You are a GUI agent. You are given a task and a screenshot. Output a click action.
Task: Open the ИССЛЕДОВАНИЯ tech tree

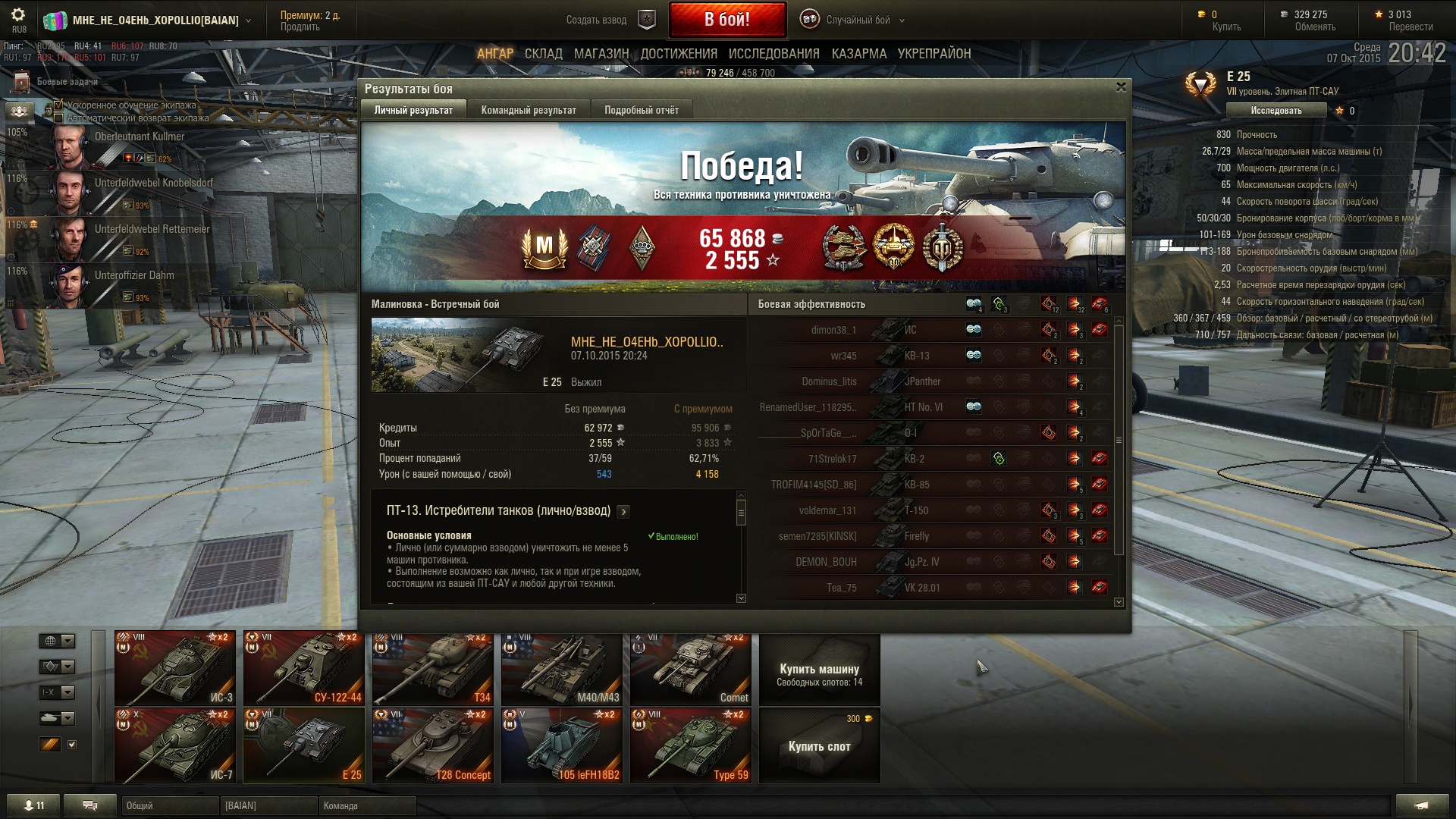773,54
